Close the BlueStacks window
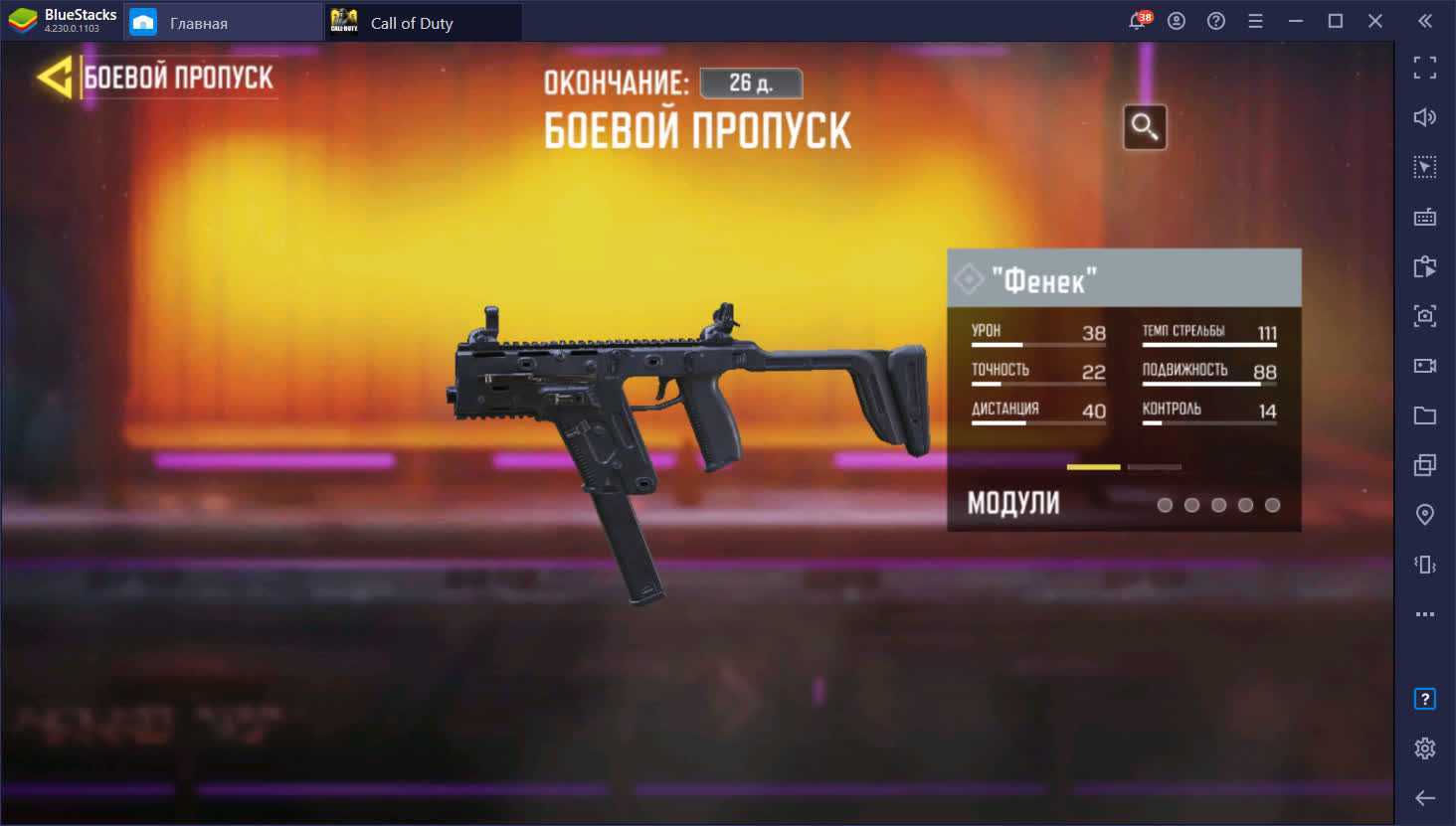This screenshot has width=1456, height=826. click(x=1374, y=21)
